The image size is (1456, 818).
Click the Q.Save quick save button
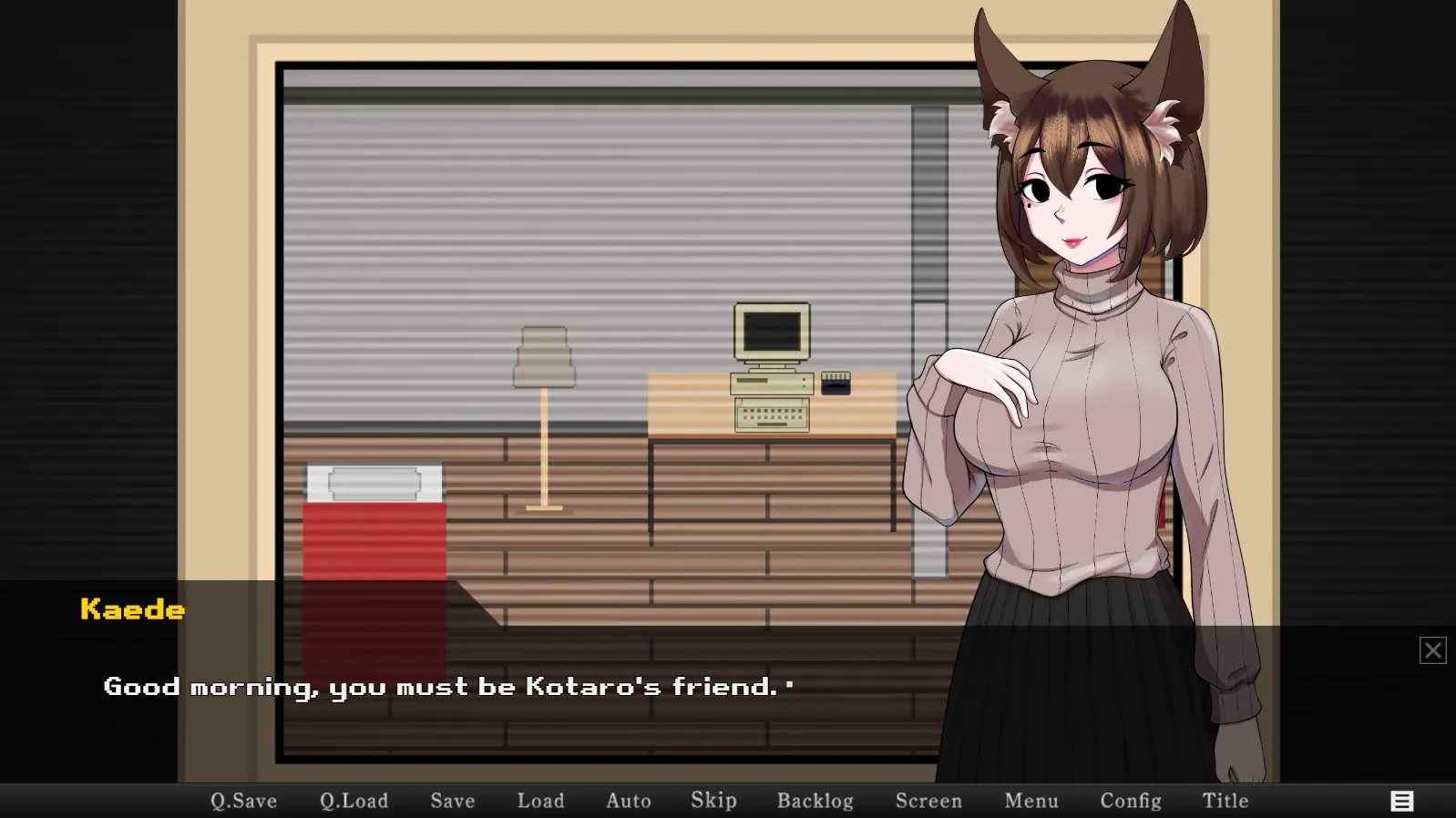(243, 801)
